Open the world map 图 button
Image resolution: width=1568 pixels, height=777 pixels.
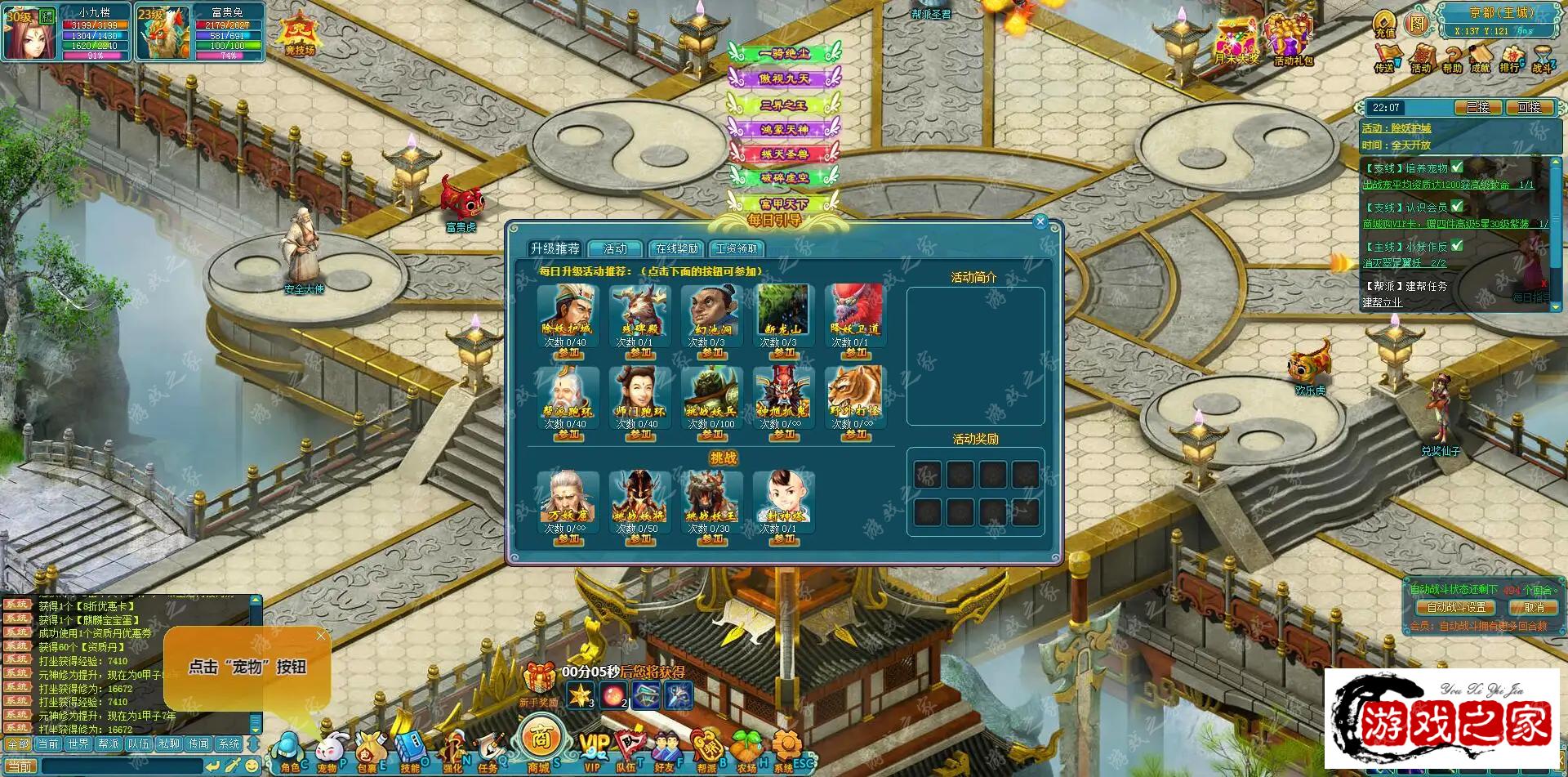tap(1417, 24)
